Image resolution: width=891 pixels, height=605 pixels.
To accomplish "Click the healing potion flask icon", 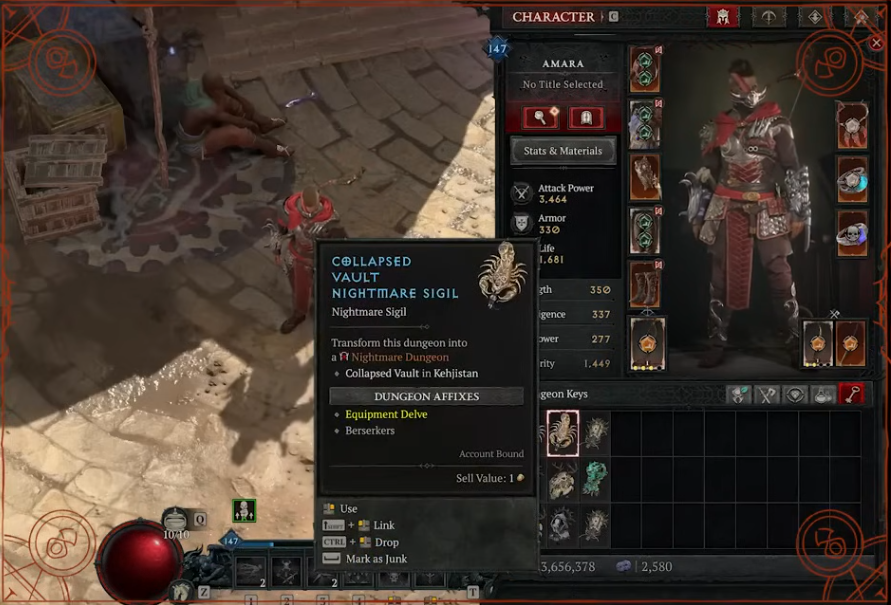I will [175, 519].
